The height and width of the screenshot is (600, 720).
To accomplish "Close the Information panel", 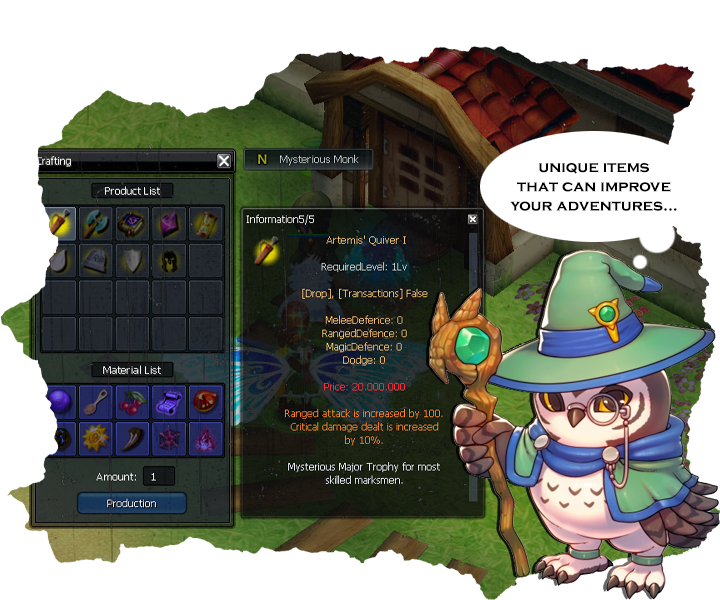I will click(473, 219).
